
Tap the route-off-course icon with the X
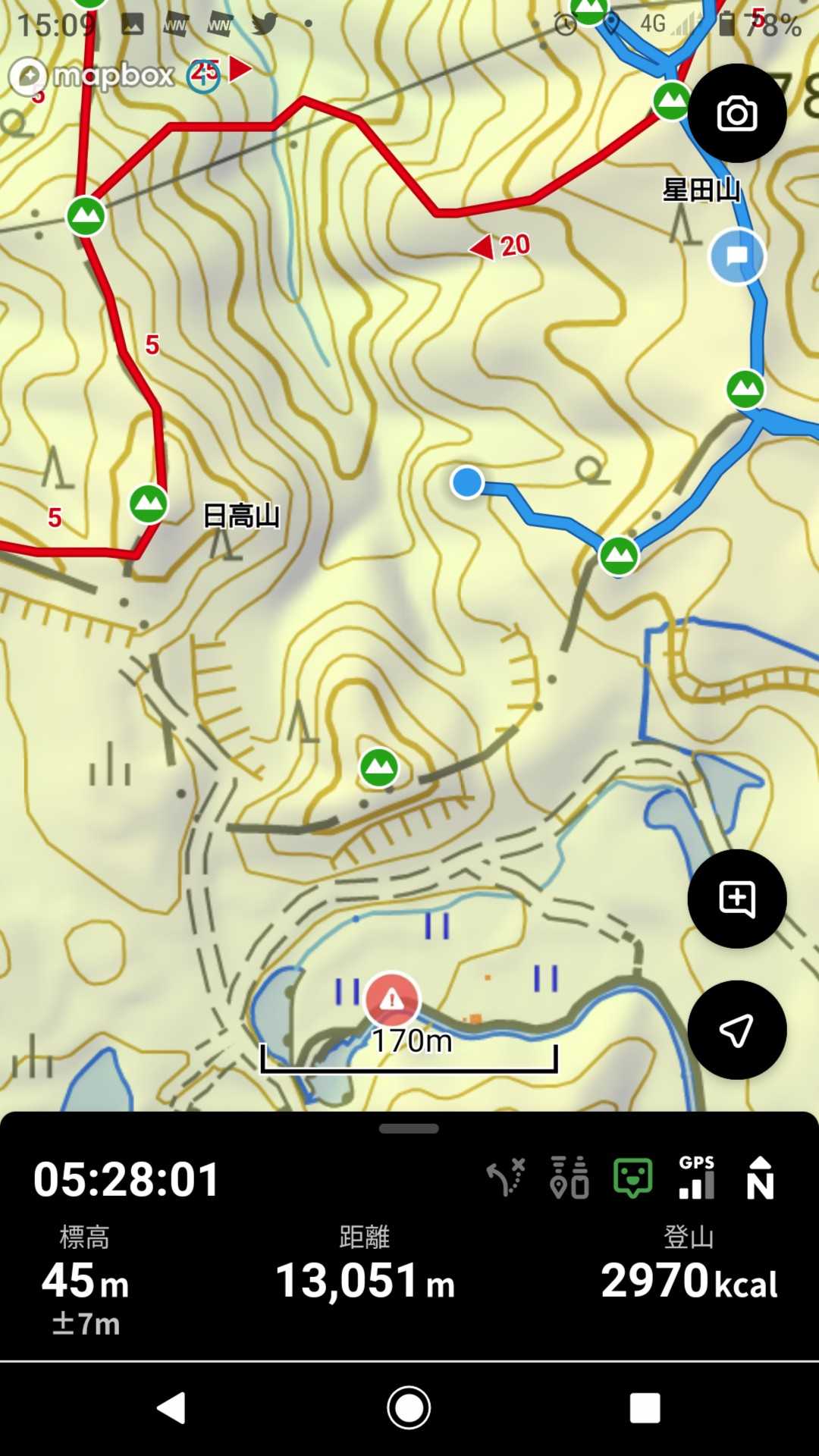point(506,1178)
